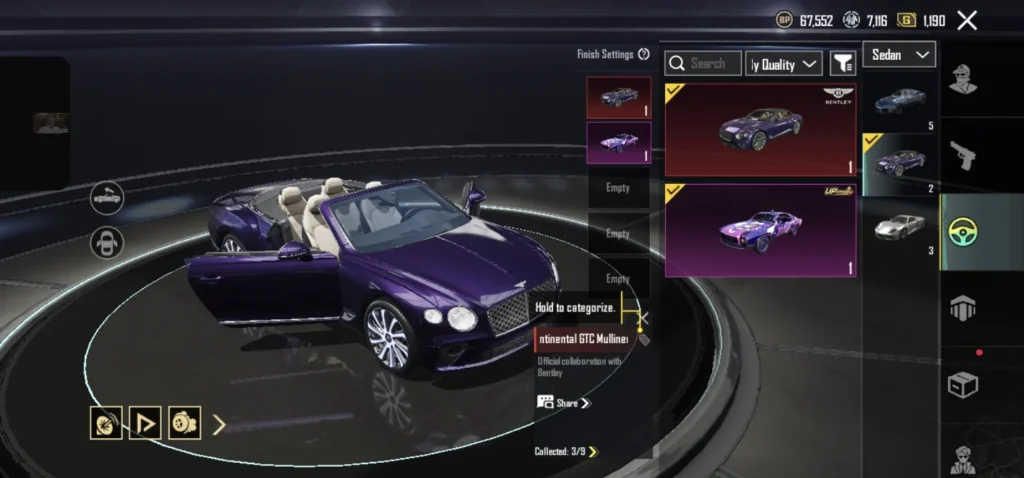Close the vehicle inventory screen
Viewport: 1024px width, 478px height.
[x=967, y=20]
